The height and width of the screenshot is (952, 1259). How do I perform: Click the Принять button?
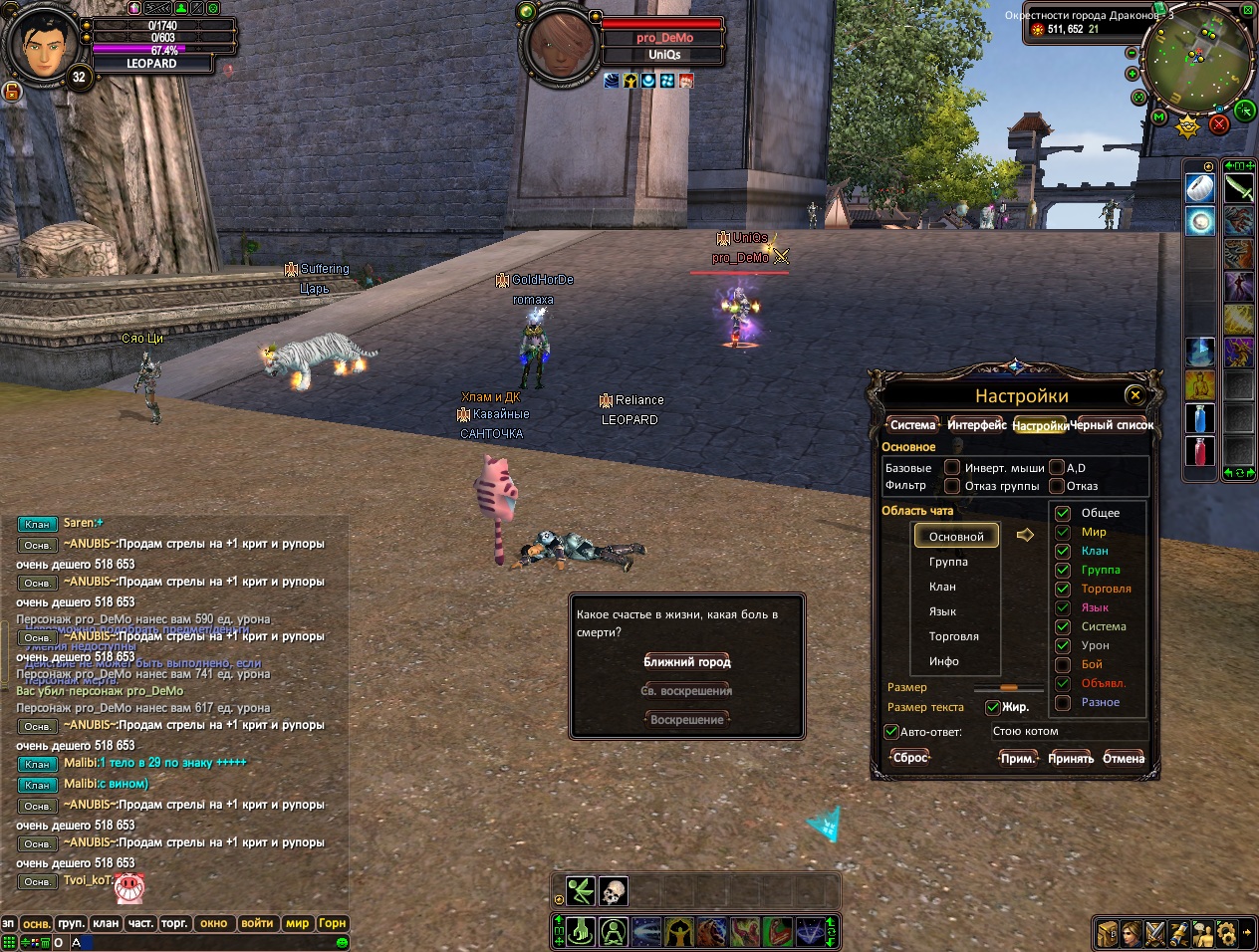pyautogui.click(x=1071, y=759)
